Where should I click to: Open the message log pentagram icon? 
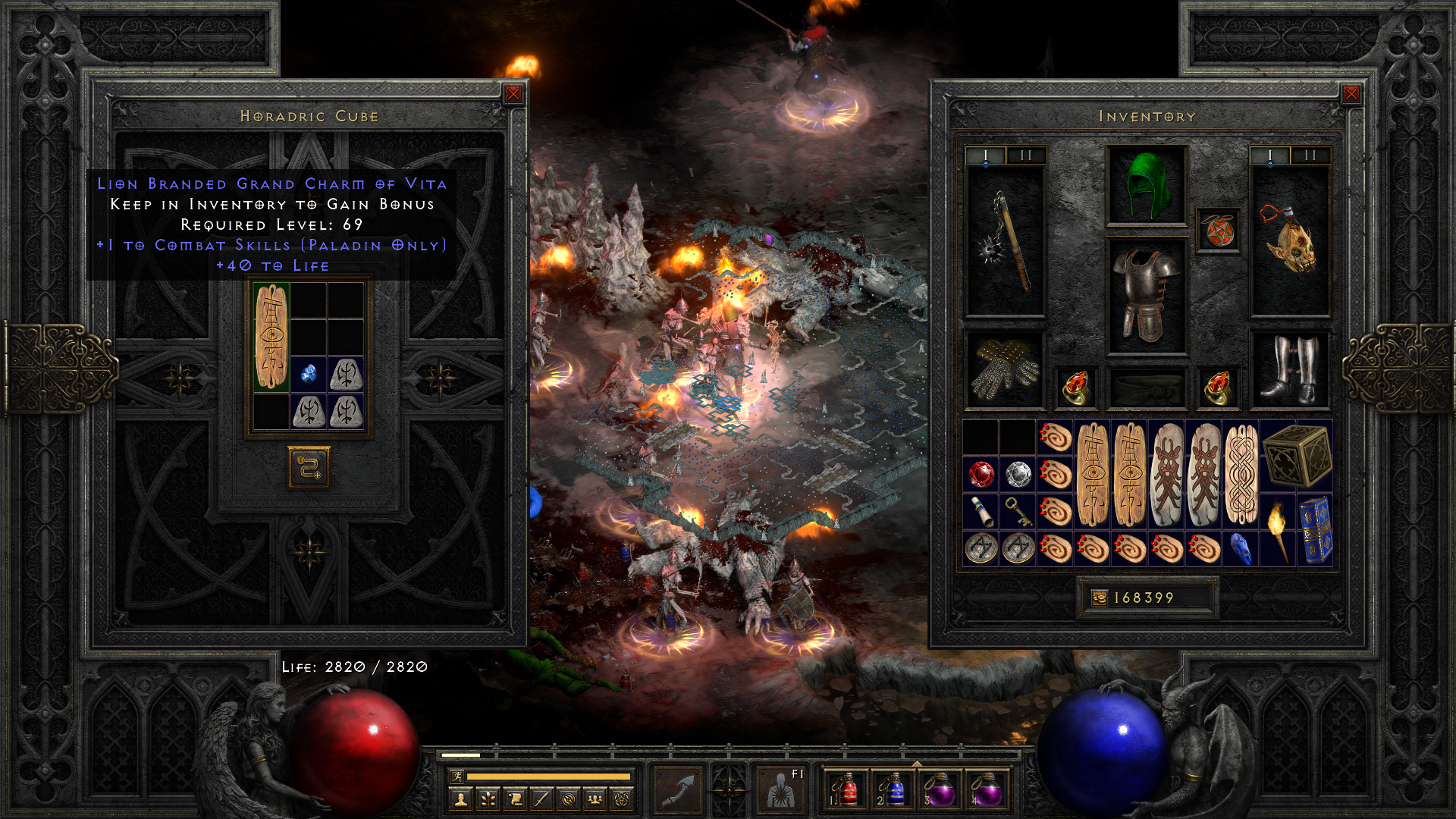(x=622, y=800)
